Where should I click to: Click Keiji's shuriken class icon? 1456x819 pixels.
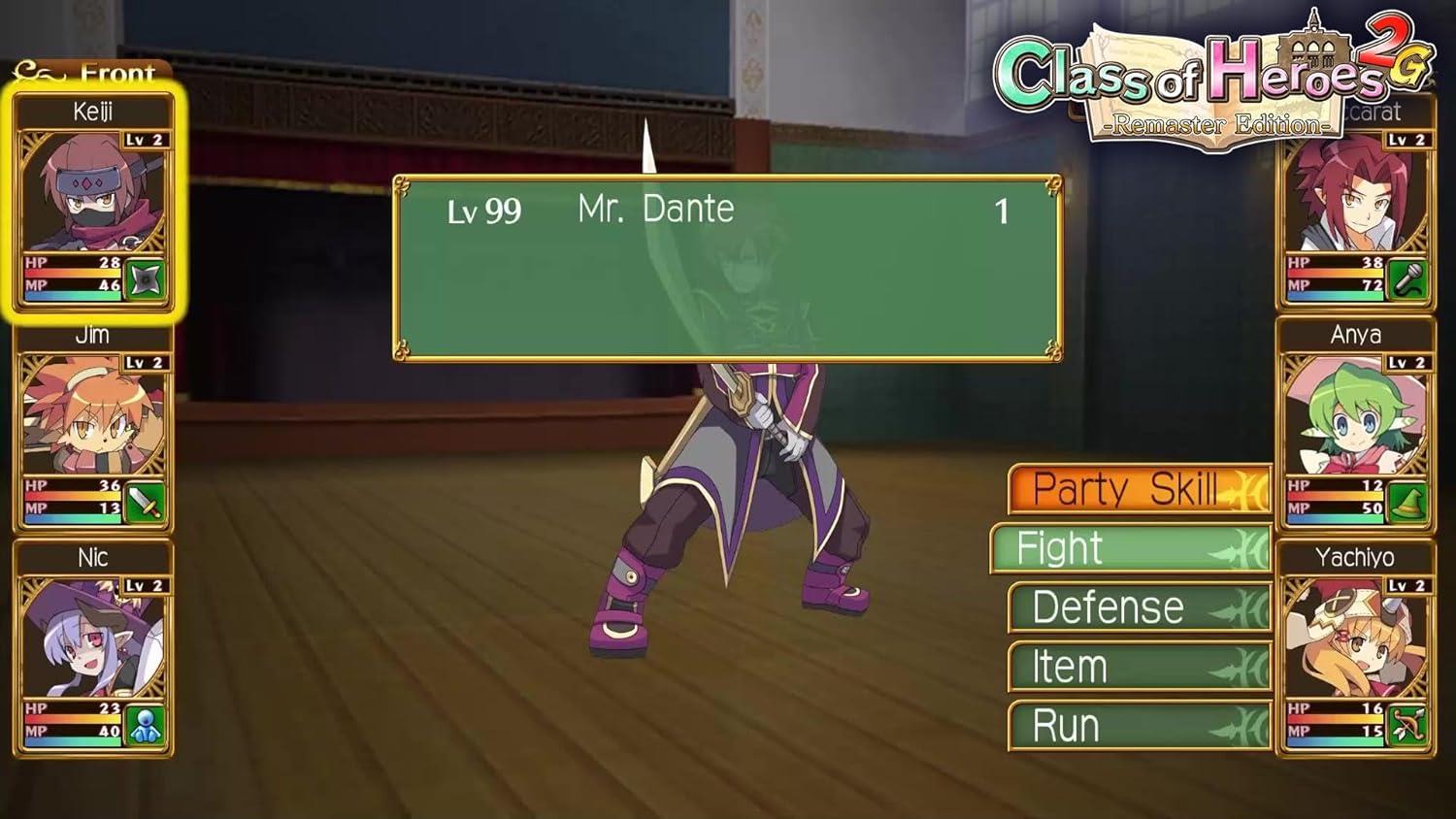click(146, 280)
